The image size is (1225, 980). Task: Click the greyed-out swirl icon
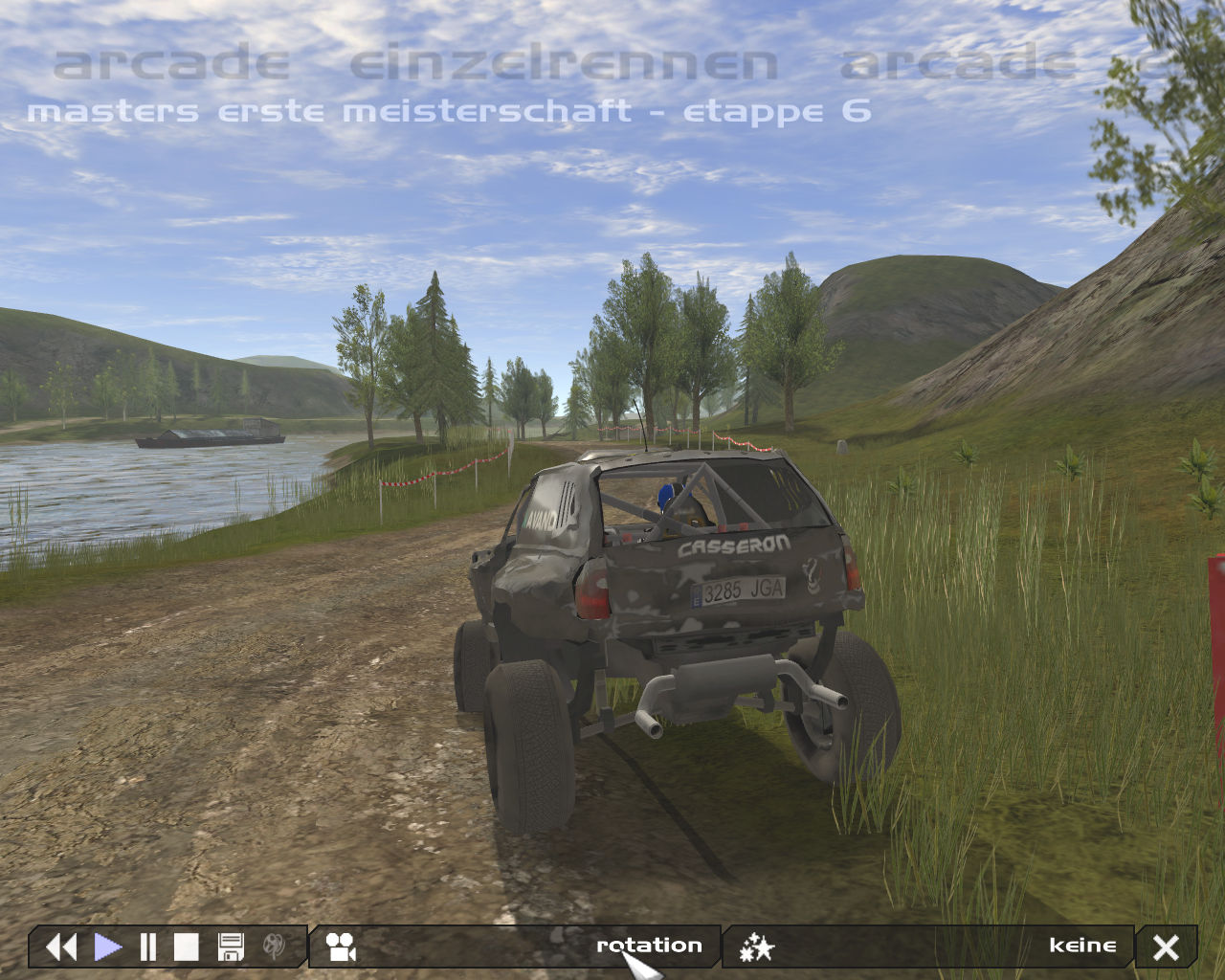pos(274,947)
